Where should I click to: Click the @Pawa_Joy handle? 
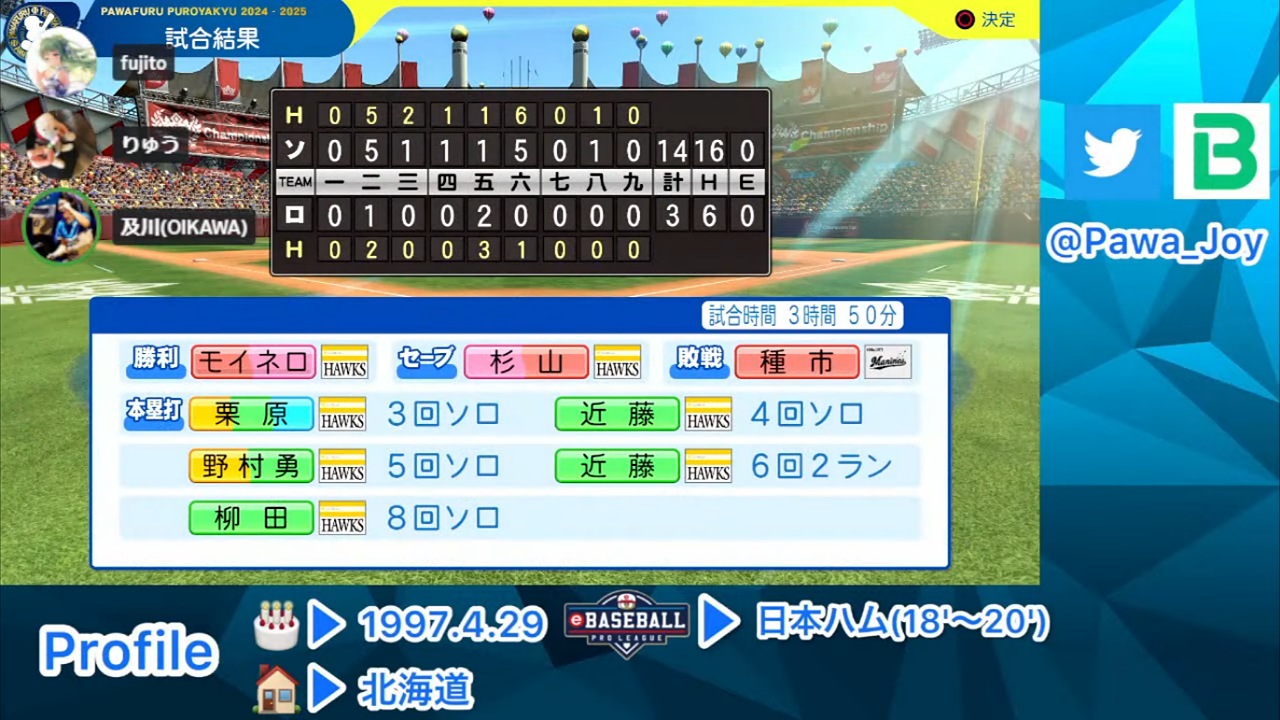pyautogui.click(x=1158, y=243)
